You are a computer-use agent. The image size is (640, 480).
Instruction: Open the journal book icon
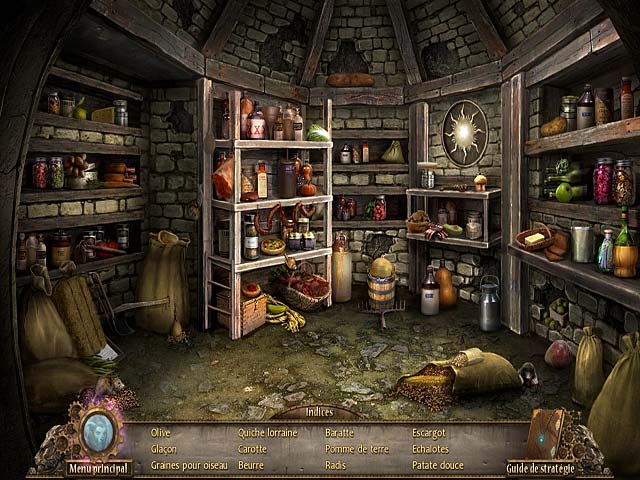(545, 433)
